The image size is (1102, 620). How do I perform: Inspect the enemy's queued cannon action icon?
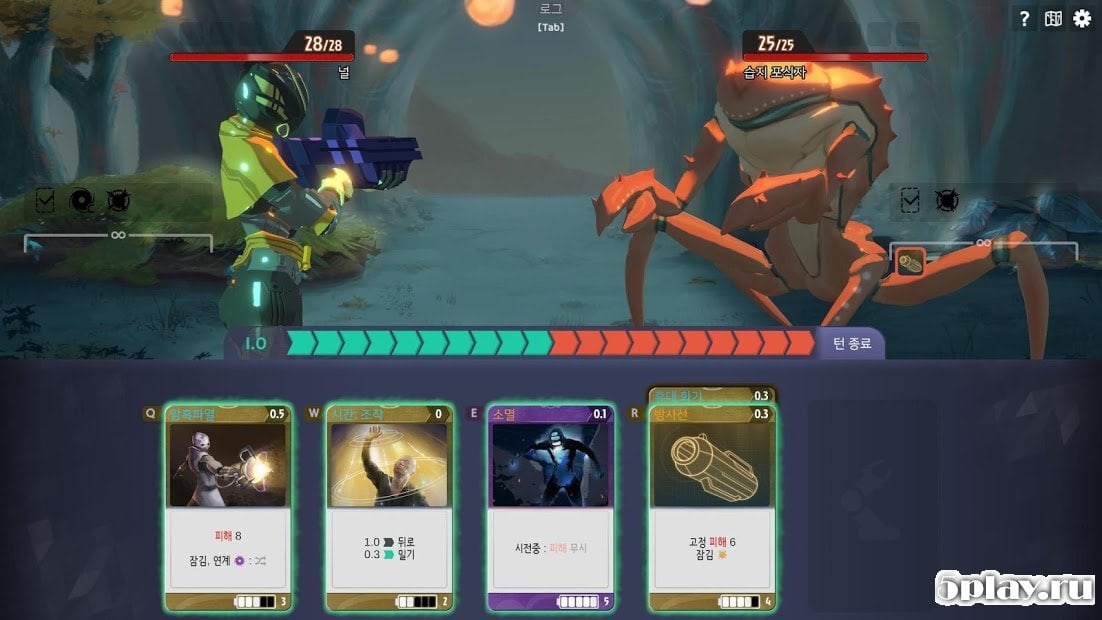(910, 263)
